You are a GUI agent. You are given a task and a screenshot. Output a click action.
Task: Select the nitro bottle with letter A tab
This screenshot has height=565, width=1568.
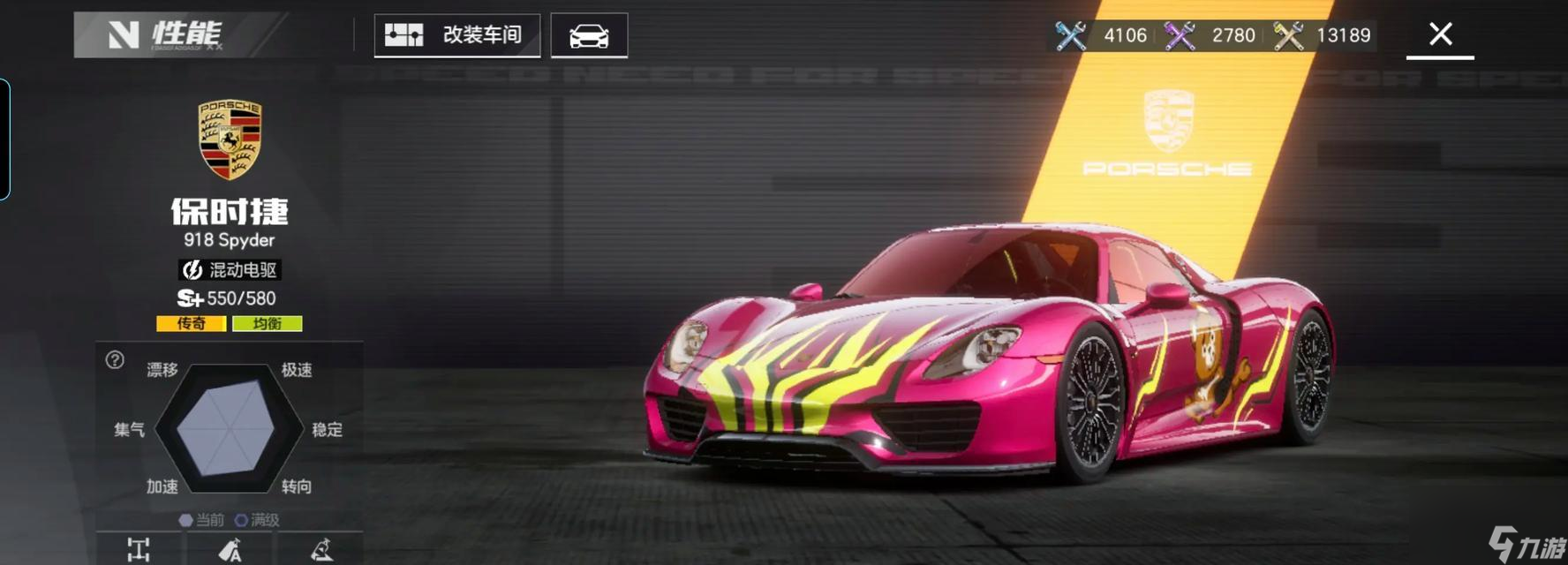click(x=230, y=549)
